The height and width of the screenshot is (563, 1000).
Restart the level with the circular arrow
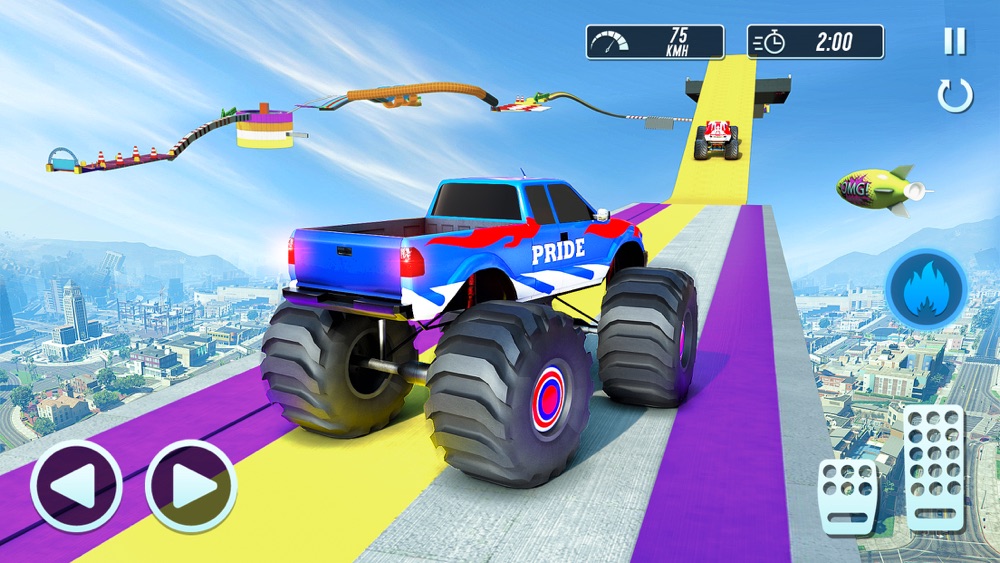point(955,96)
